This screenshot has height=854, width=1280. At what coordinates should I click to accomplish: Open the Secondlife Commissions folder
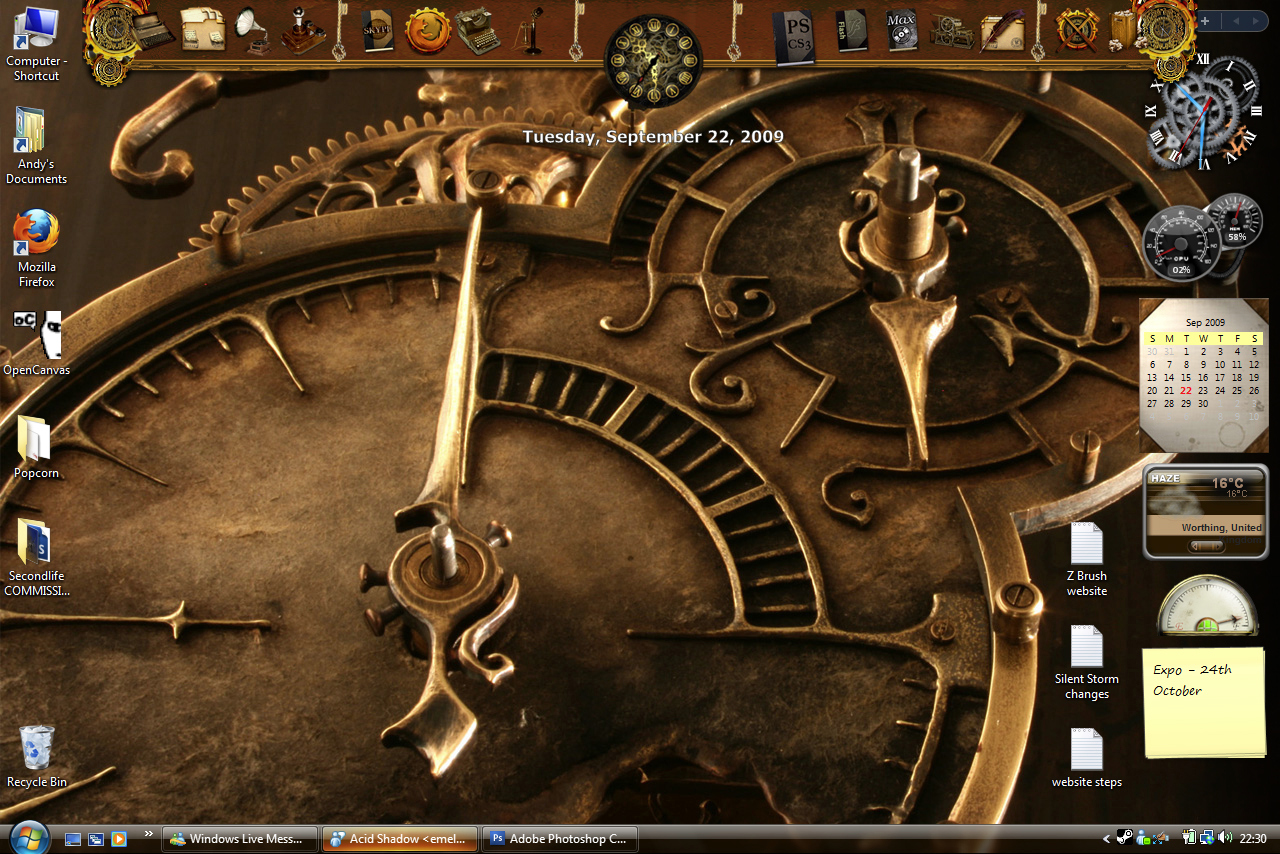coord(36,543)
